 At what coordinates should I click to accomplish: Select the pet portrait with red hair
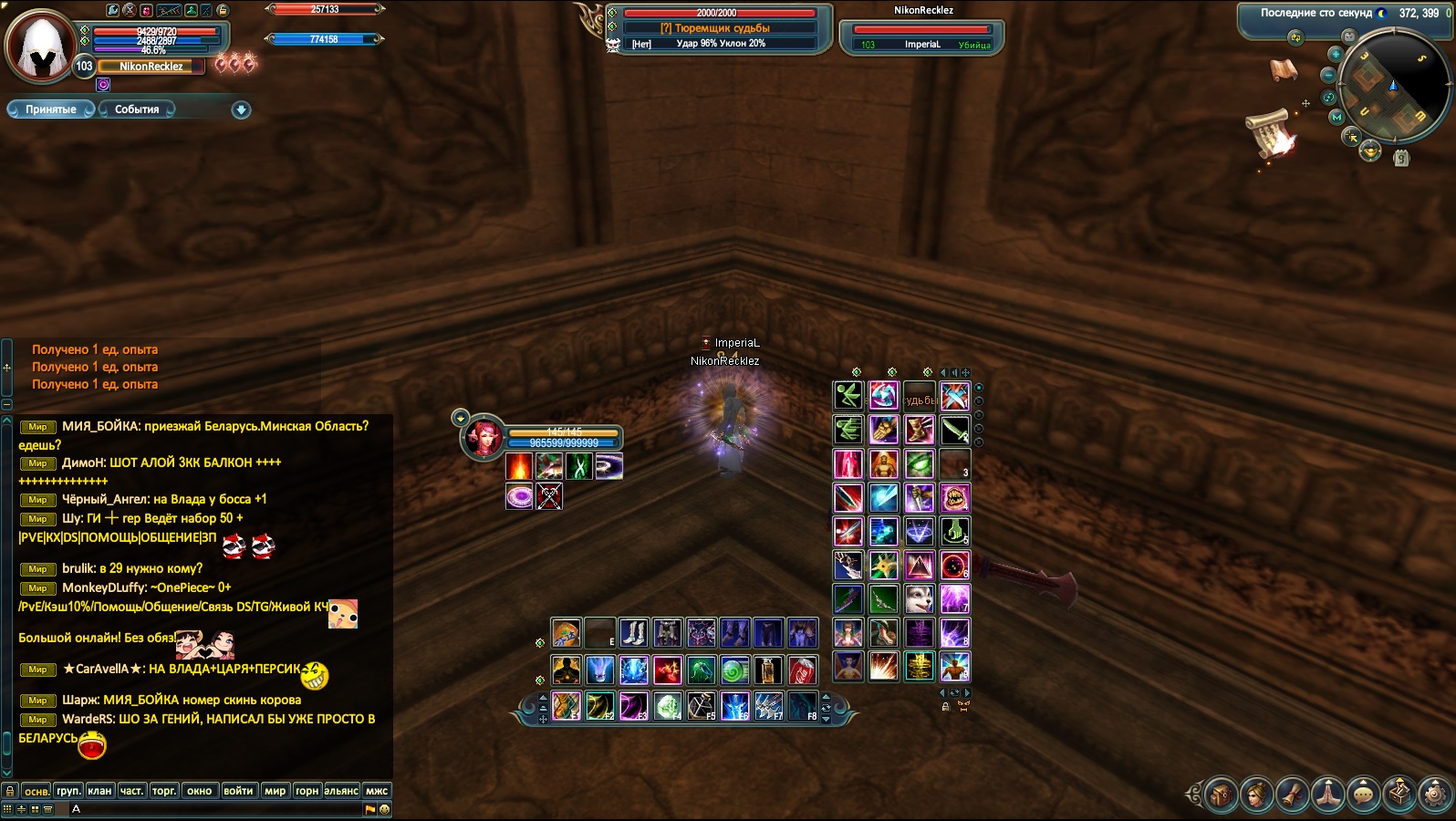483,438
